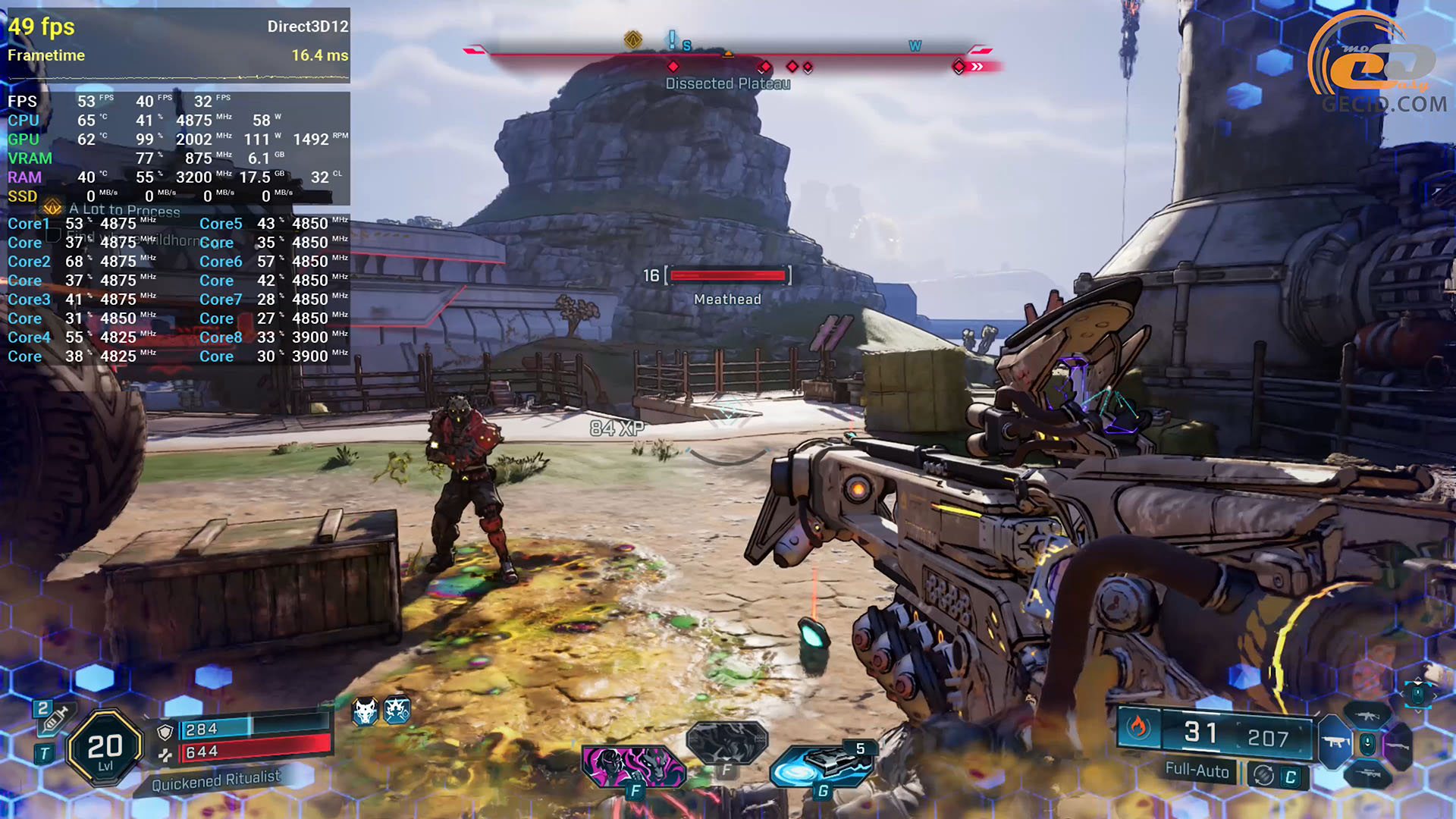1456x819 pixels.
Task: Click the level 20 character badge
Action: tap(105, 749)
